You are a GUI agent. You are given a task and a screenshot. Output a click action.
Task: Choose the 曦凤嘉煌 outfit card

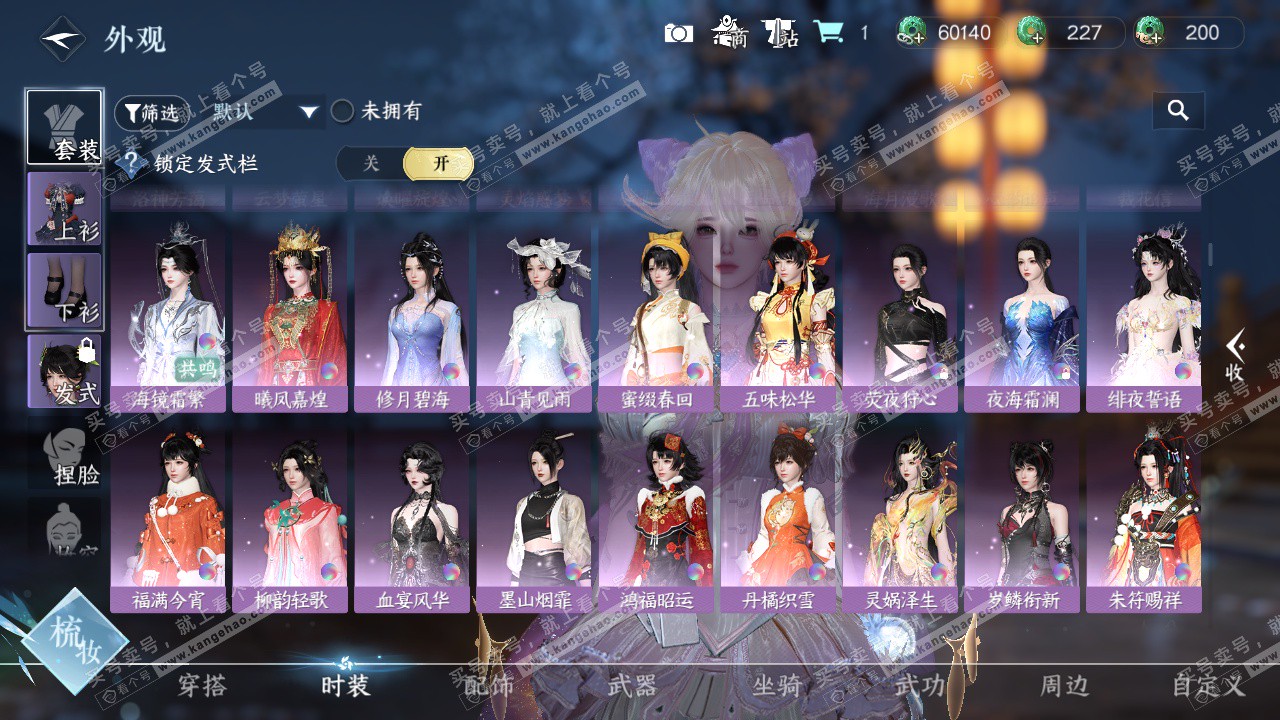[290, 320]
